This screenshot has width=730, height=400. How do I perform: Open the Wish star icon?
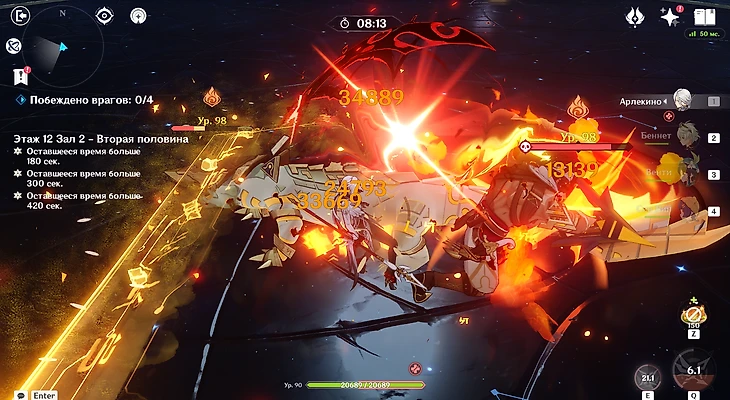[x=669, y=16]
